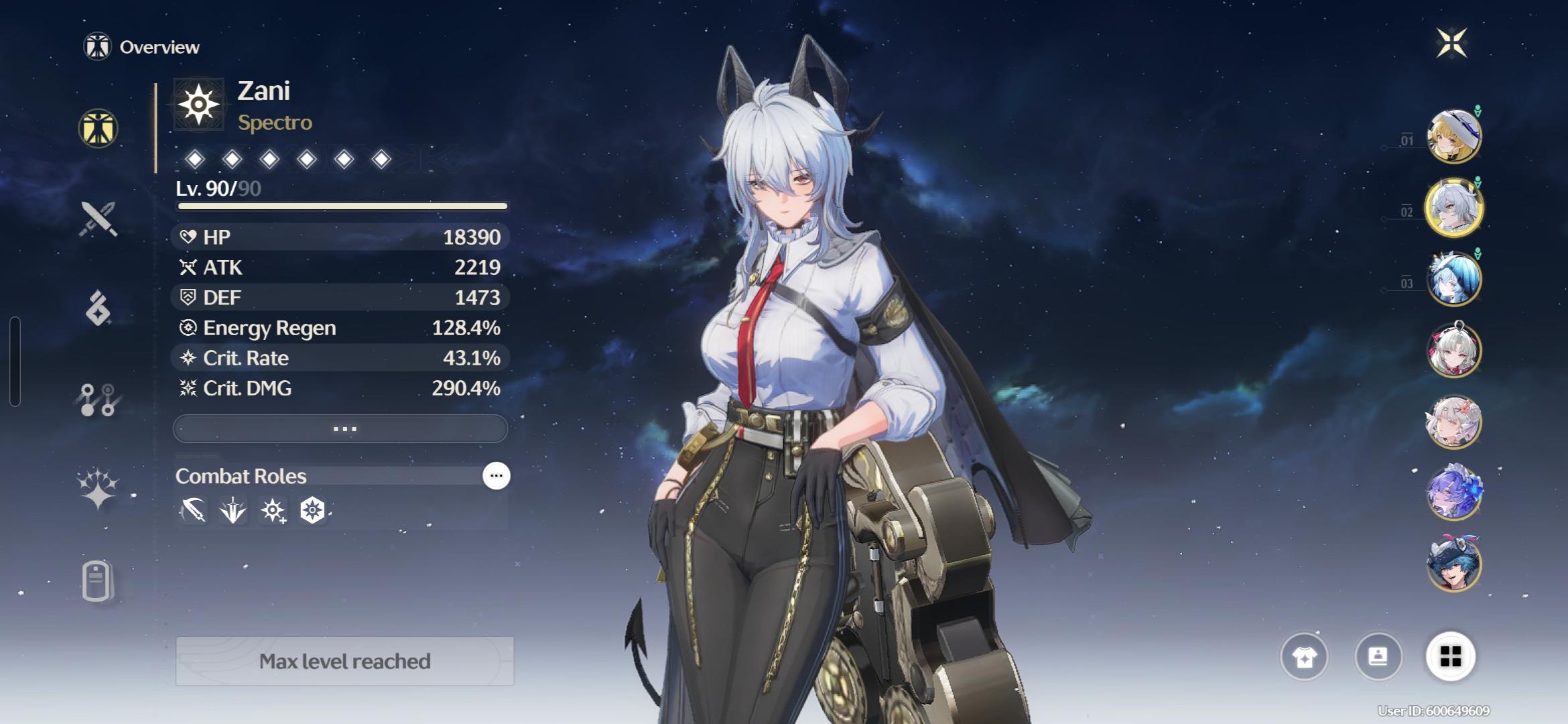The image size is (1568, 724).
Task: Select the blue-haired character in slot 03
Action: [1453, 279]
